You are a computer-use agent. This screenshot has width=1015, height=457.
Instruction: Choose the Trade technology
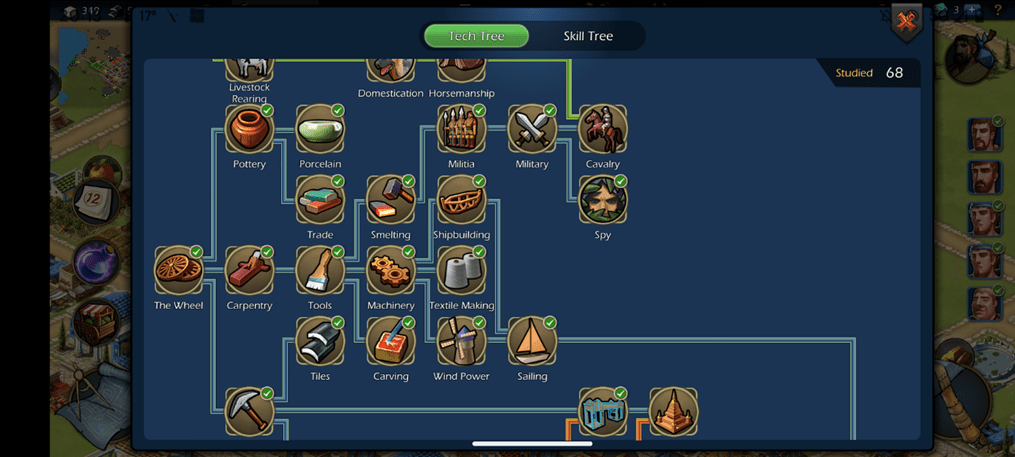click(320, 201)
